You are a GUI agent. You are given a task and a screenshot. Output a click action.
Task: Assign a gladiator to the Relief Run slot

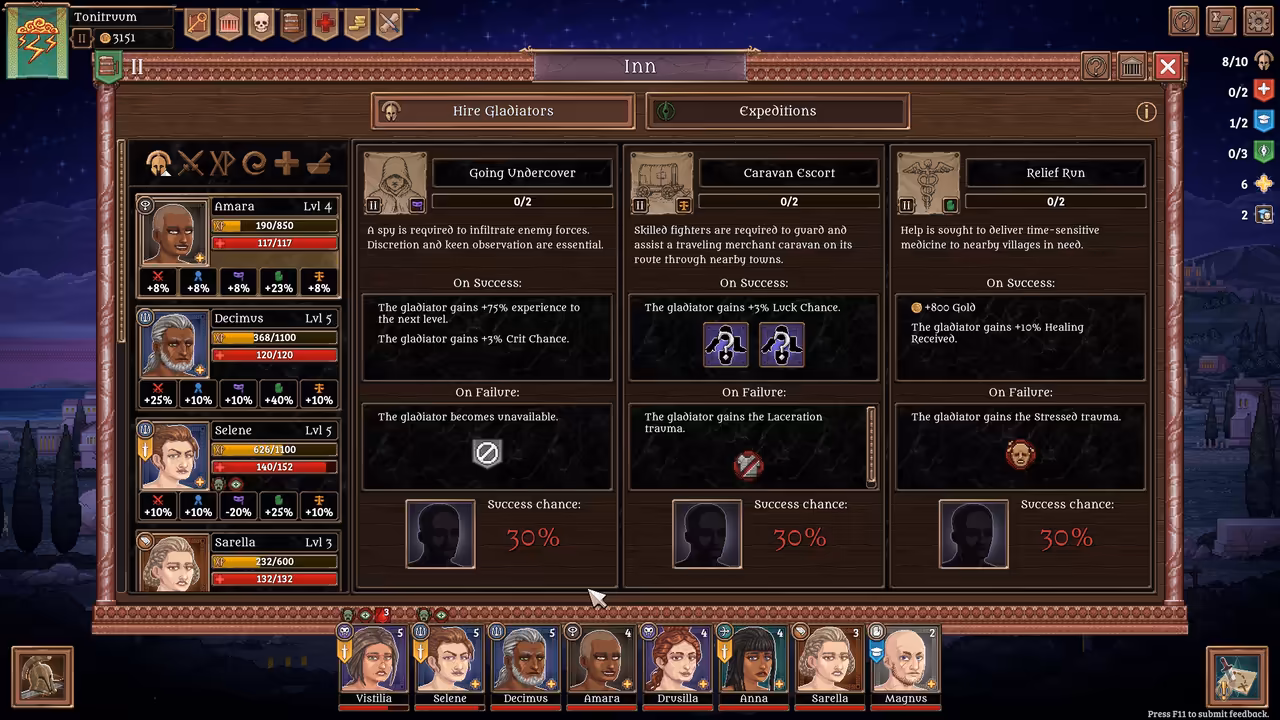[x=973, y=533]
